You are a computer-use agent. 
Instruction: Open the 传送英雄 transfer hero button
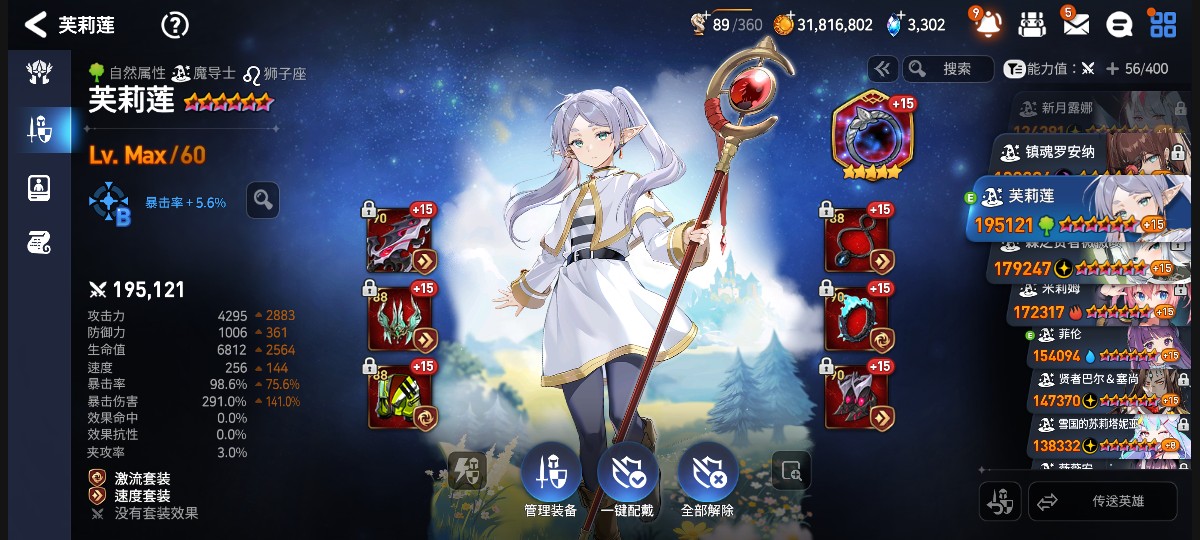coord(1103,502)
